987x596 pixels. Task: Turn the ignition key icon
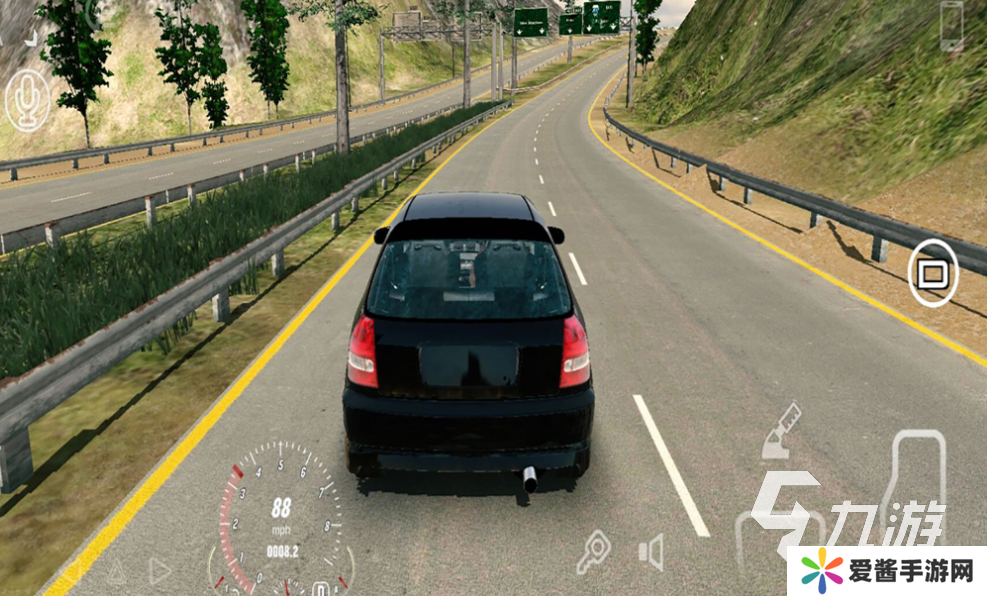(594, 552)
